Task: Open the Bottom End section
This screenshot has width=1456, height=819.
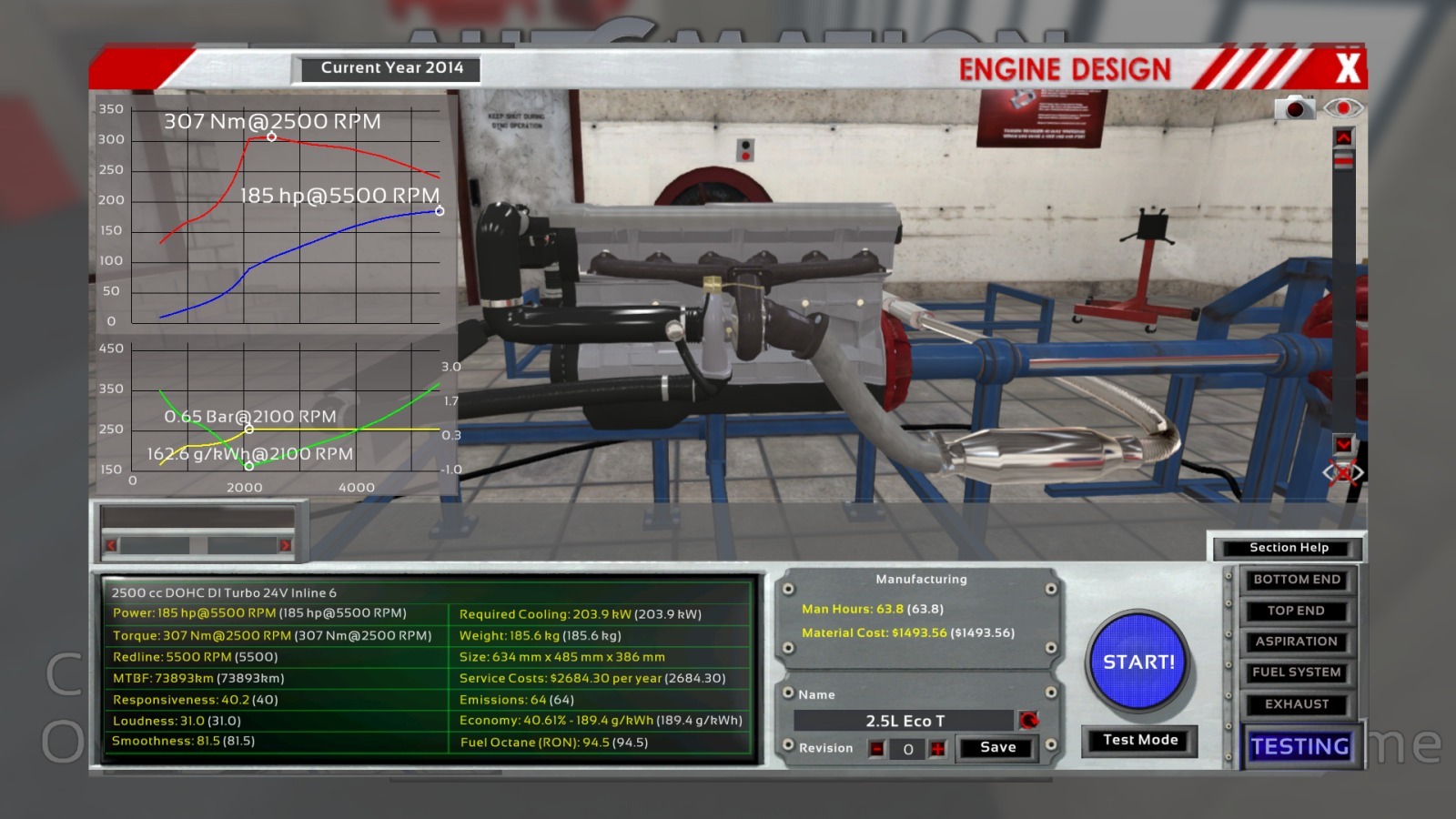Action: click(x=1297, y=580)
